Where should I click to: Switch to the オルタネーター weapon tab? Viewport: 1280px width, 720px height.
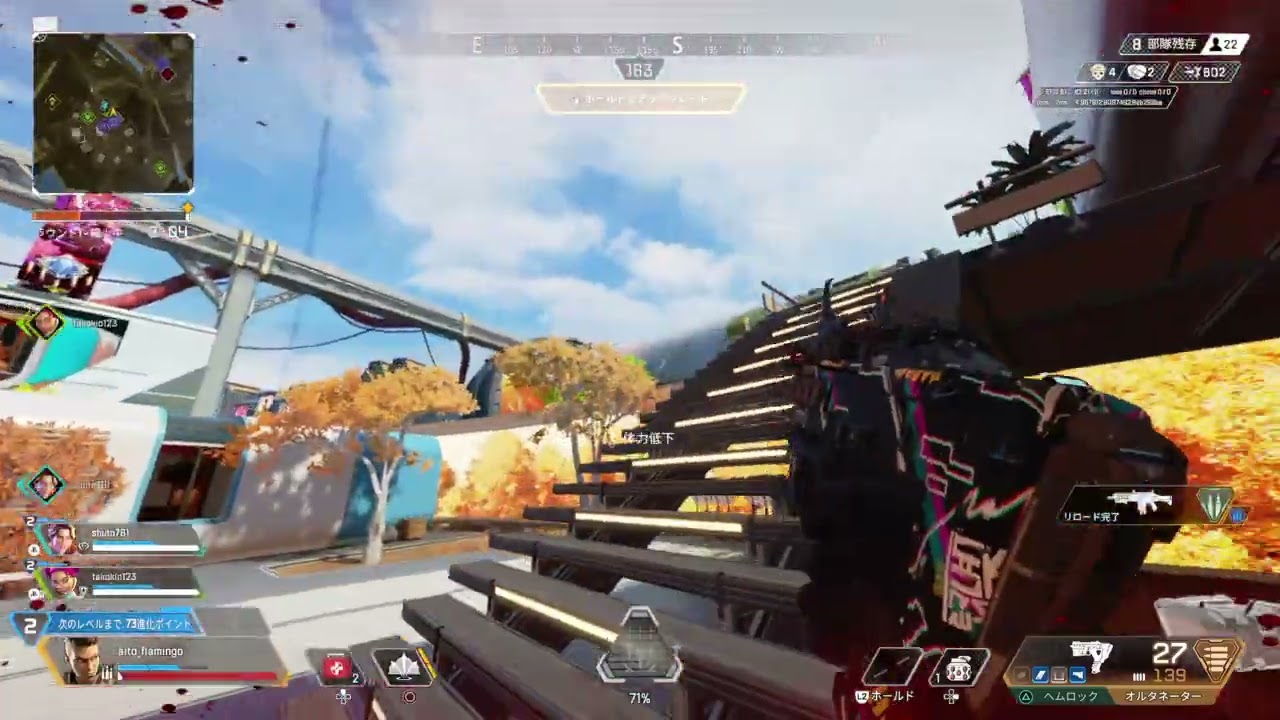pyautogui.click(x=1162, y=695)
